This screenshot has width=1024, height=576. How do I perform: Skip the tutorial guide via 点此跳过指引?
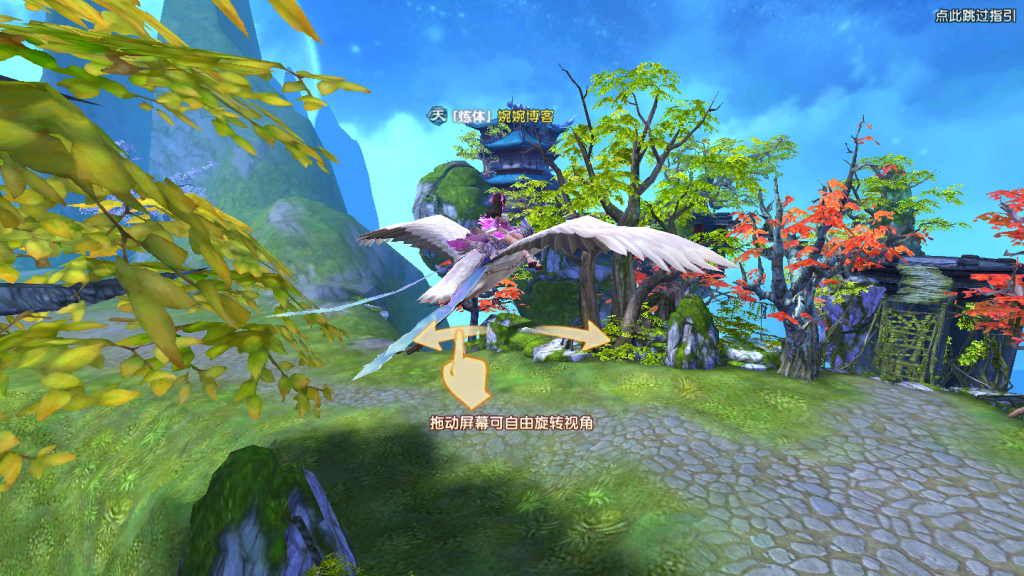point(975,16)
